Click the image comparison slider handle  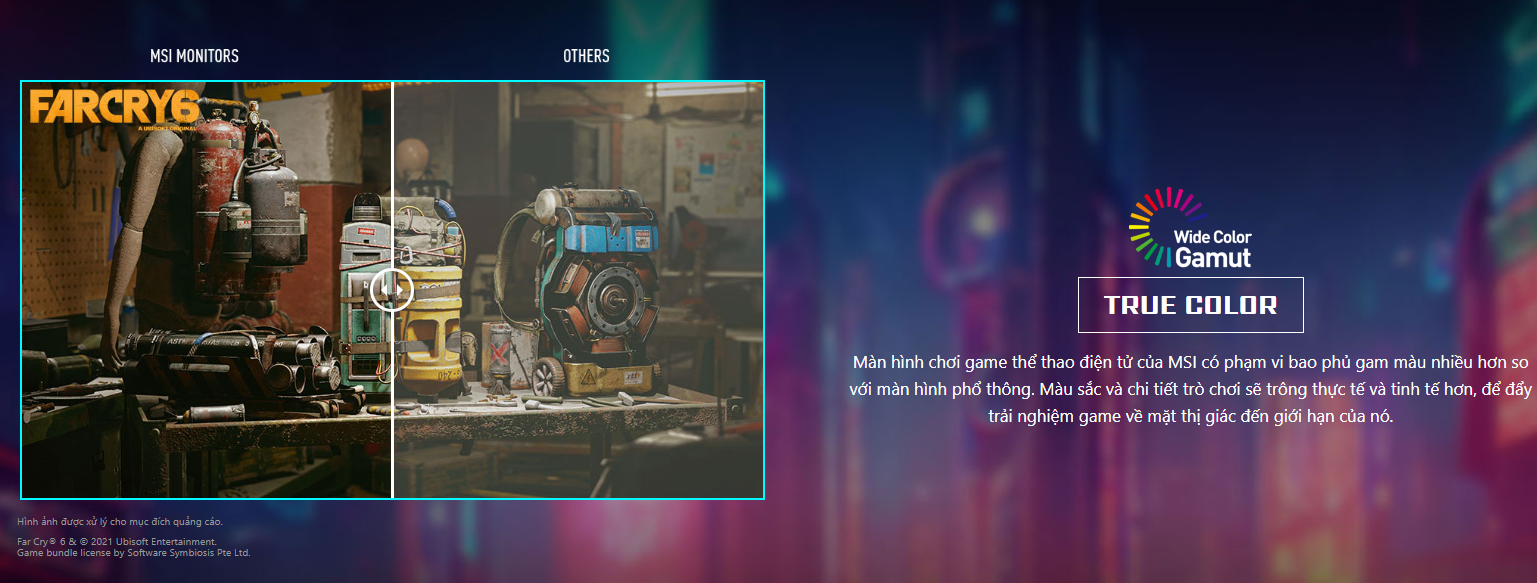pos(392,290)
